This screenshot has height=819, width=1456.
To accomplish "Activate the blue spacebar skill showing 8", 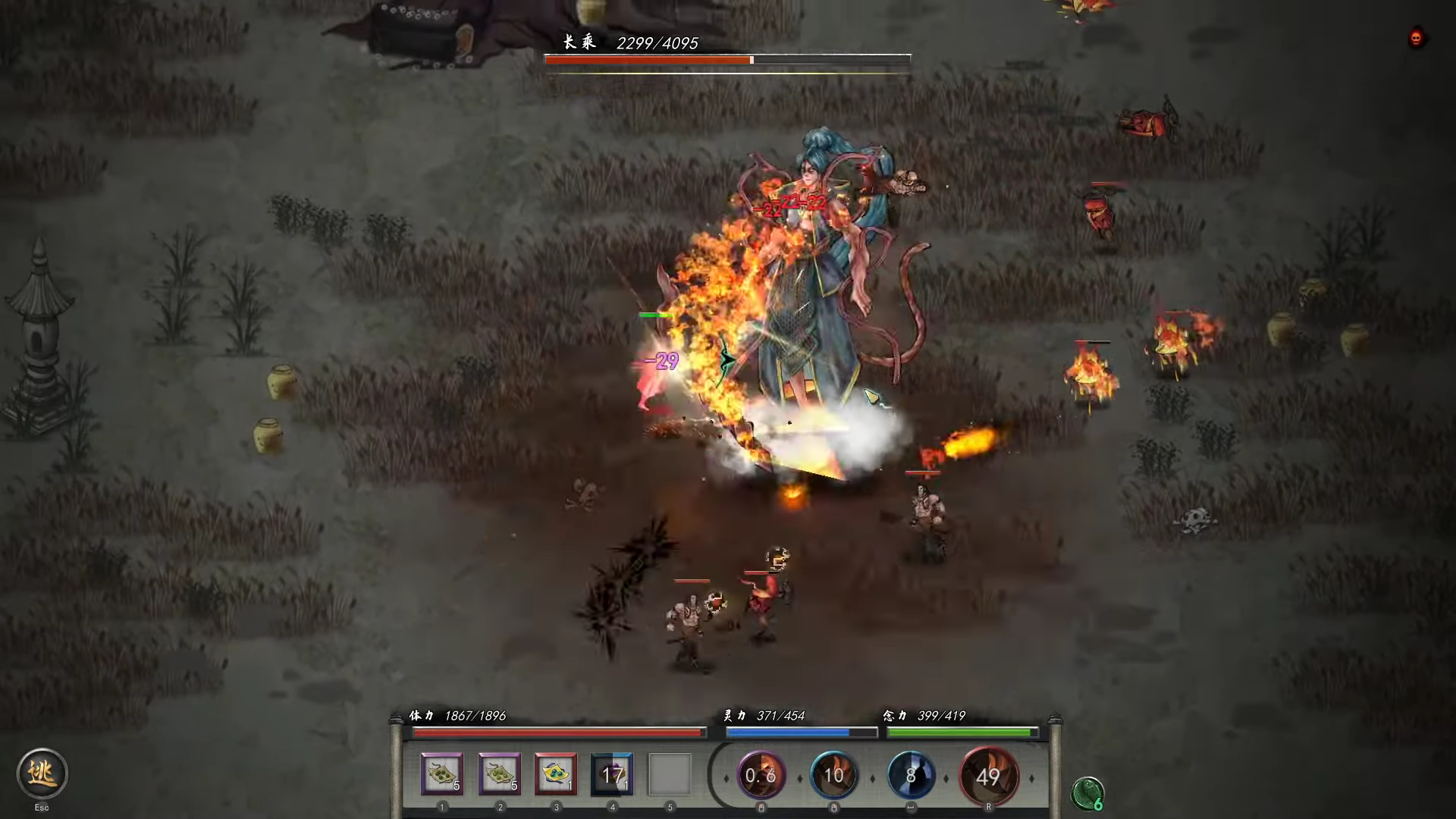I will pyautogui.click(x=912, y=776).
